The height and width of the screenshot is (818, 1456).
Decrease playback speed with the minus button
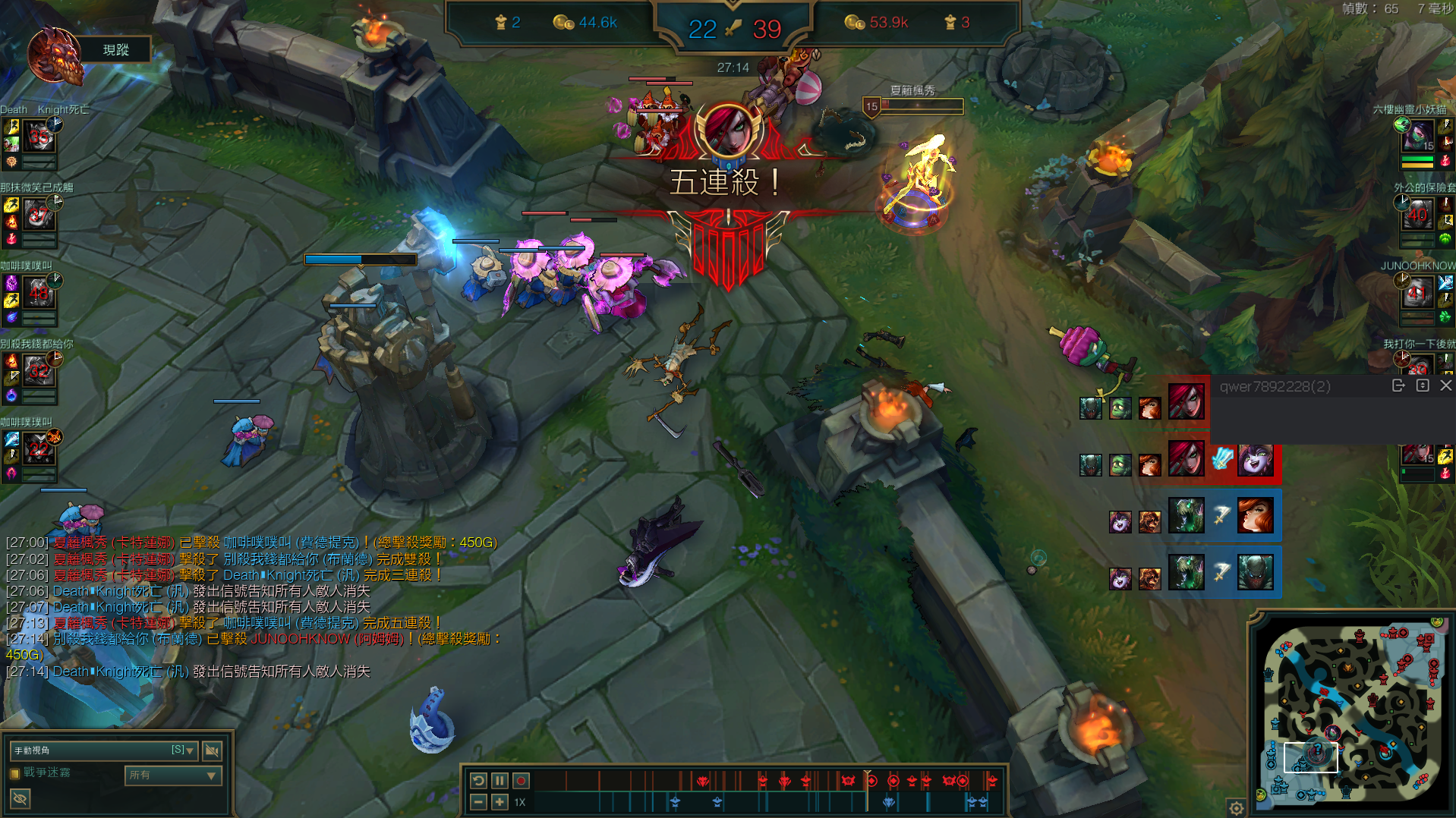(478, 802)
